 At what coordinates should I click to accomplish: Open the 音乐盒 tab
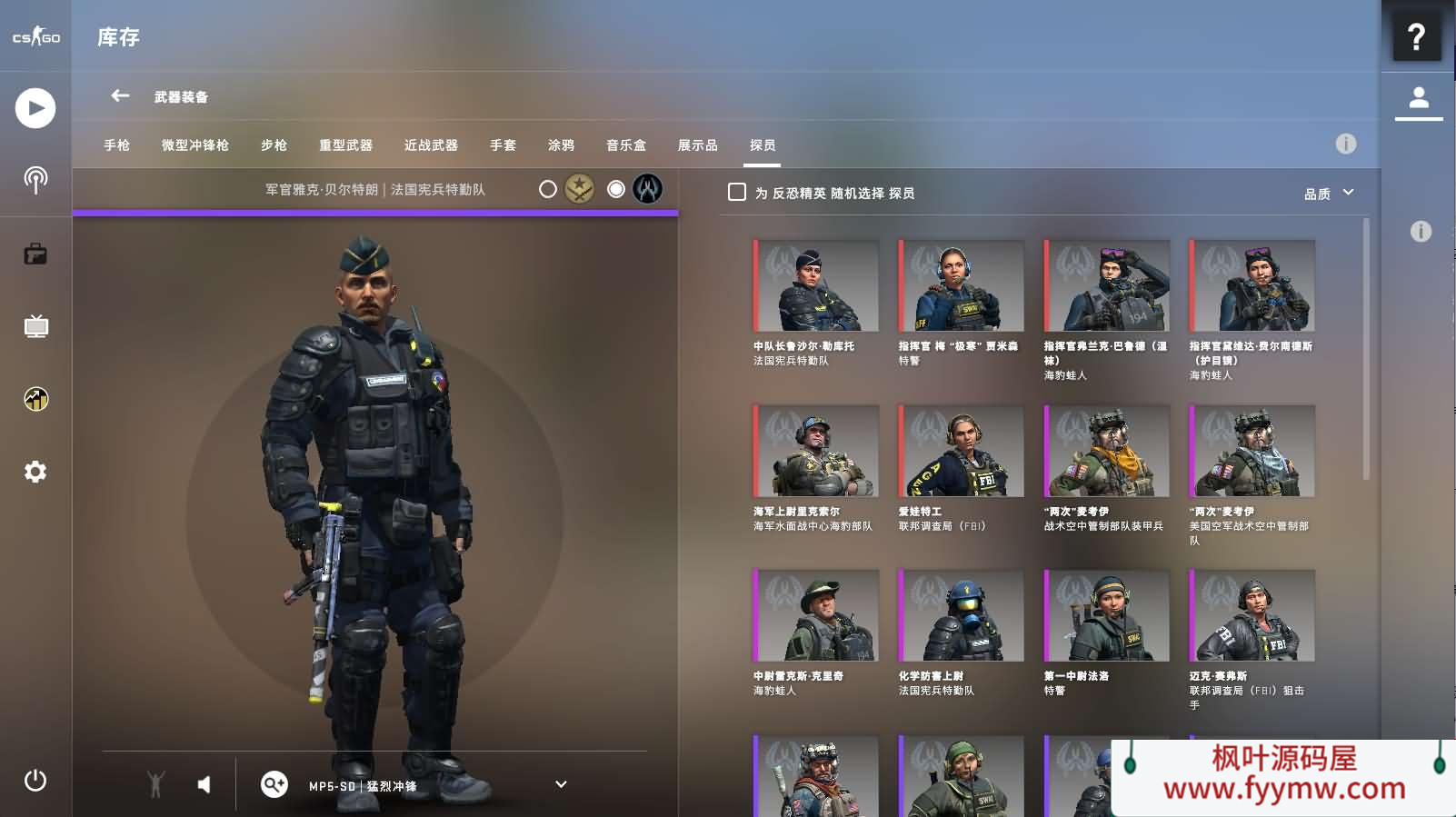[626, 145]
